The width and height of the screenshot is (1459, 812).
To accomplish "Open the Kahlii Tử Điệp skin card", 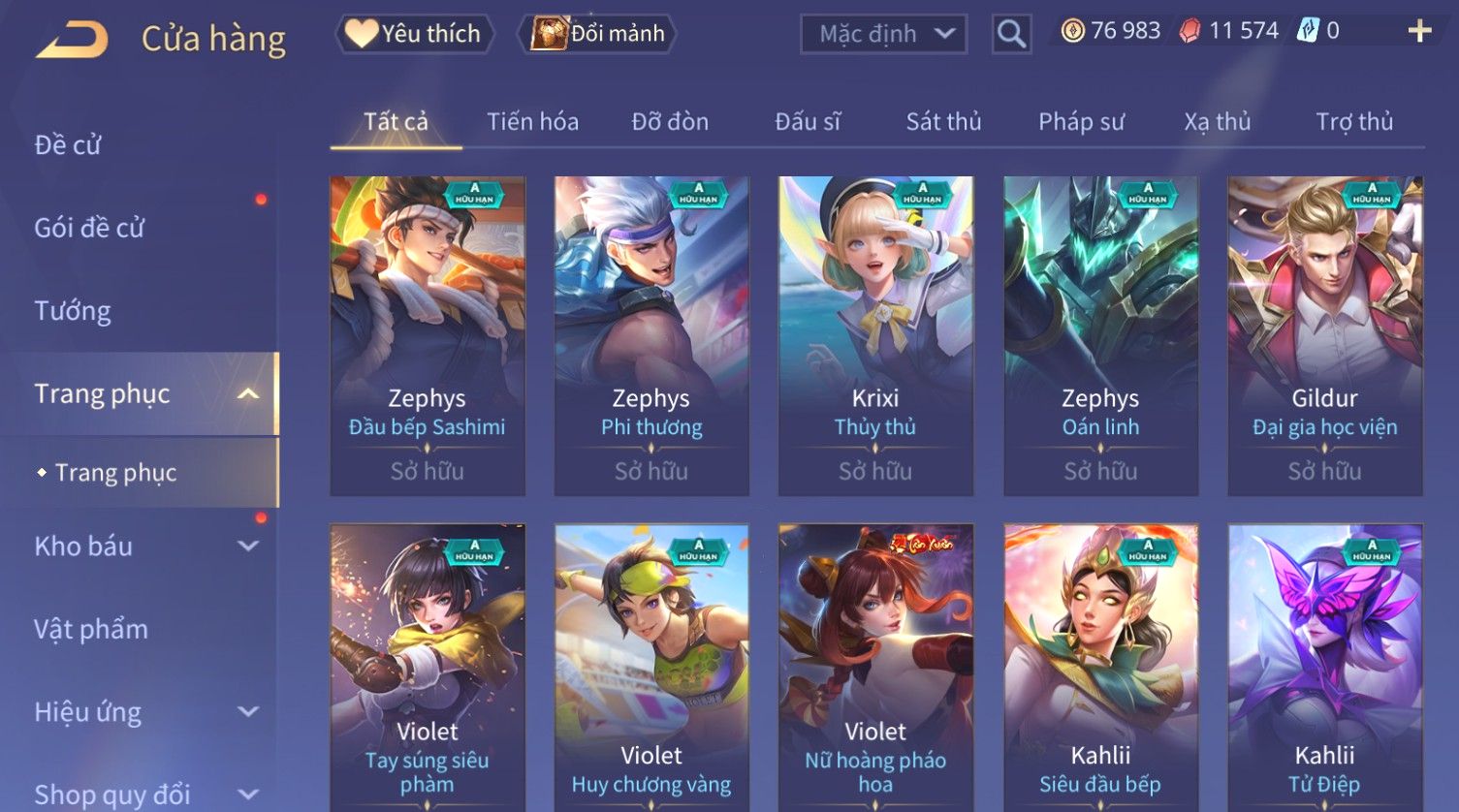I will (x=1324, y=667).
